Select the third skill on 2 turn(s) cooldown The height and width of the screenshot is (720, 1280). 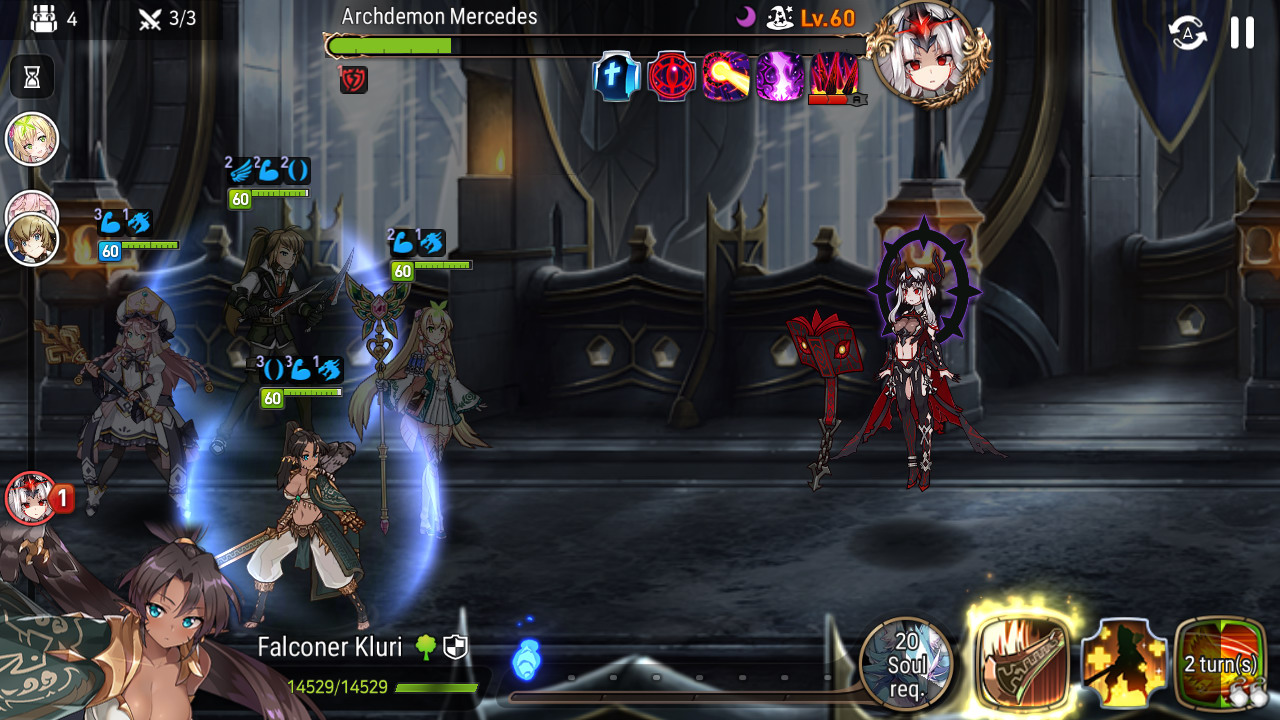[1220, 663]
